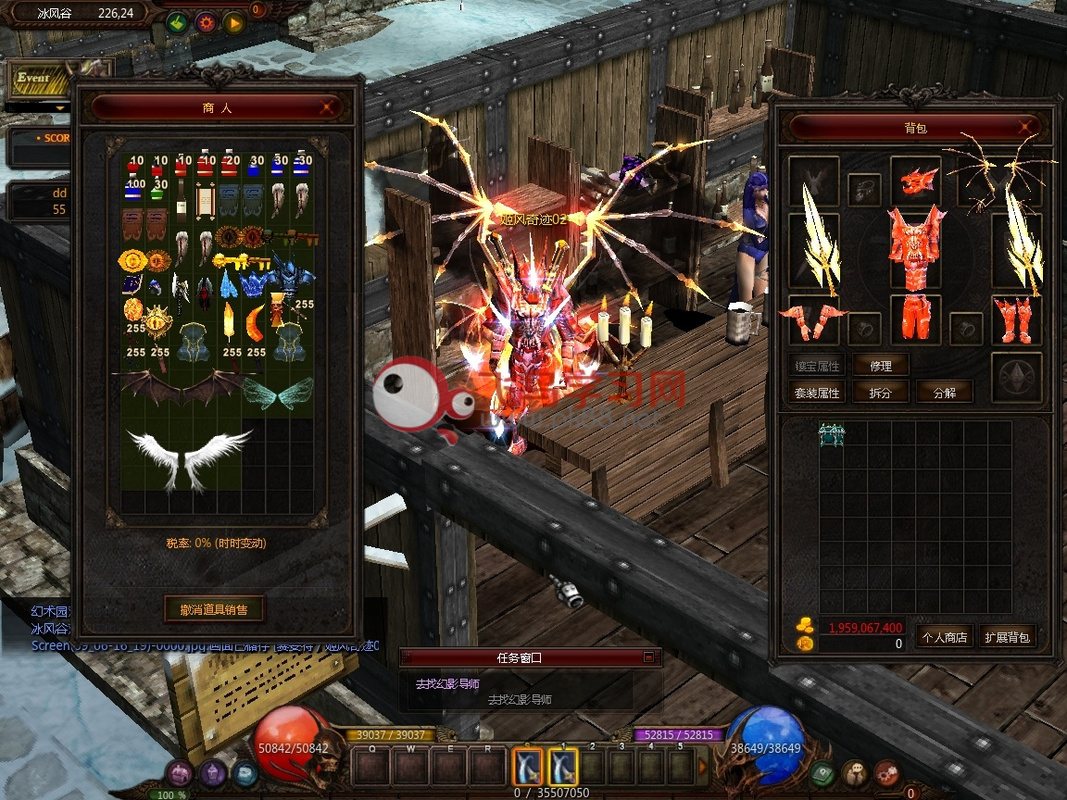Image resolution: width=1067 pixels, height=800 pixels.
Task: Pick the teal fairy wings shop item
Action: click(277, 392)
